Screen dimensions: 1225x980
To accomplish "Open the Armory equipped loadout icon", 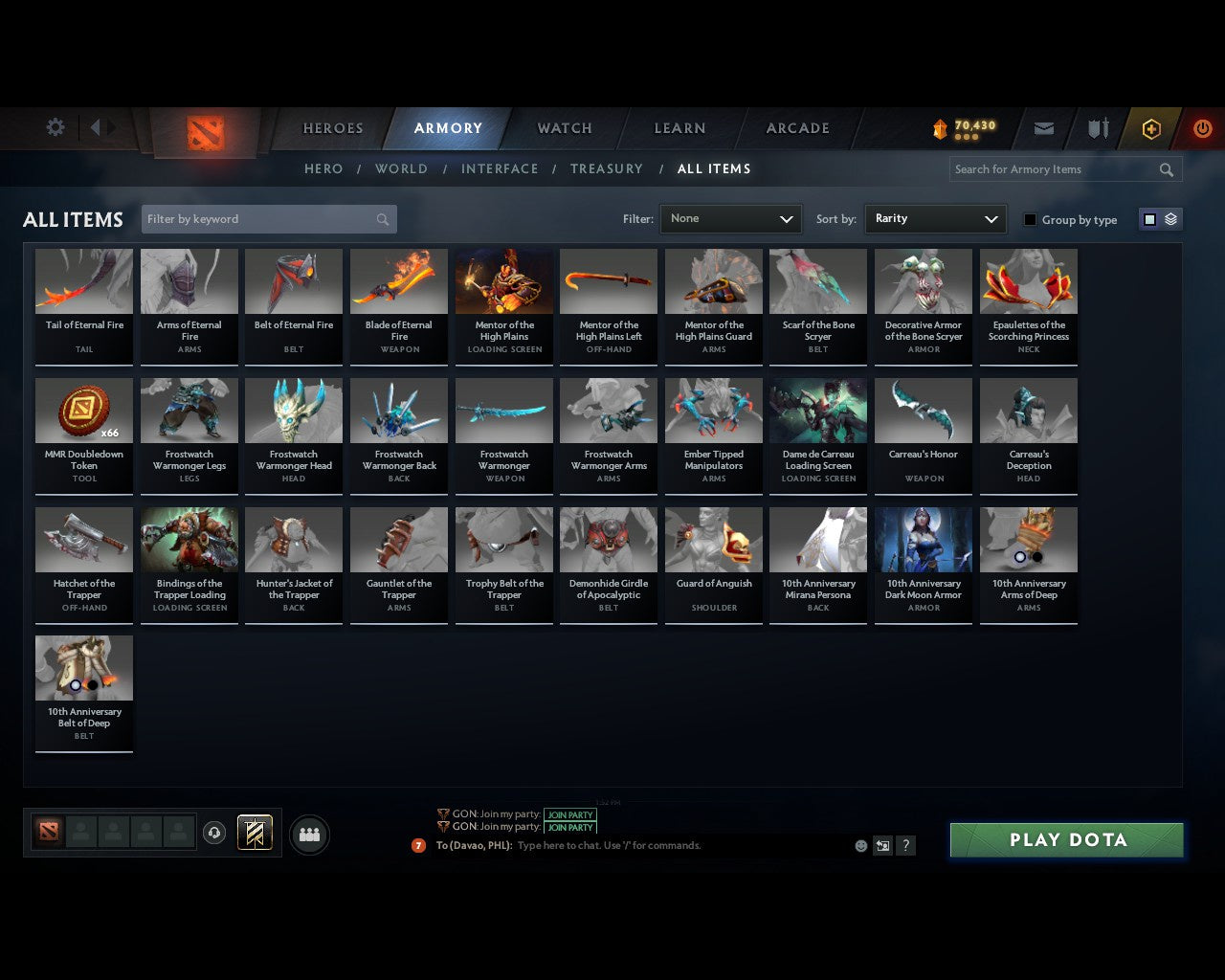I will pyautogui.click(x=1097, y=128).
